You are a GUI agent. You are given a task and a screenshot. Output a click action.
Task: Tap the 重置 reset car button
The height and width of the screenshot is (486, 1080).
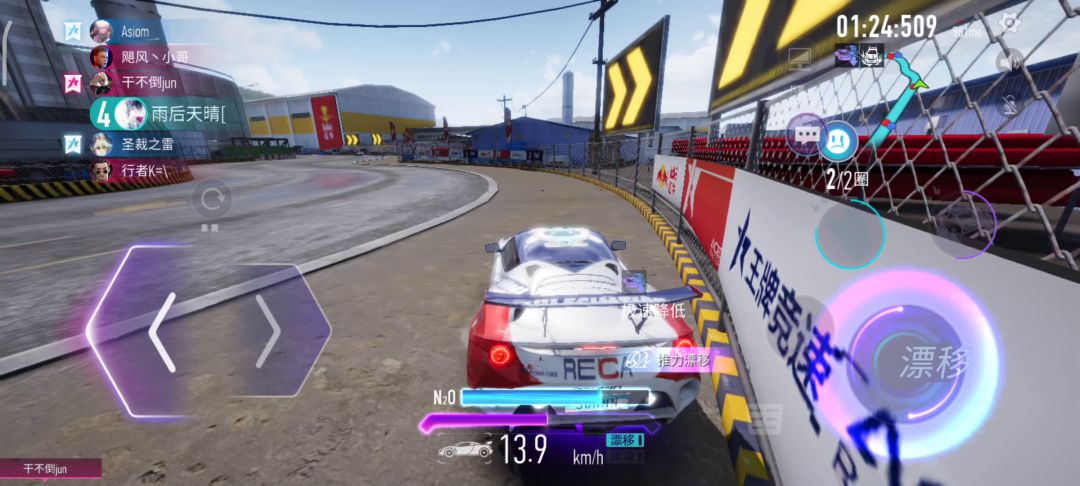pyautogui.click(x=211, y=200)
